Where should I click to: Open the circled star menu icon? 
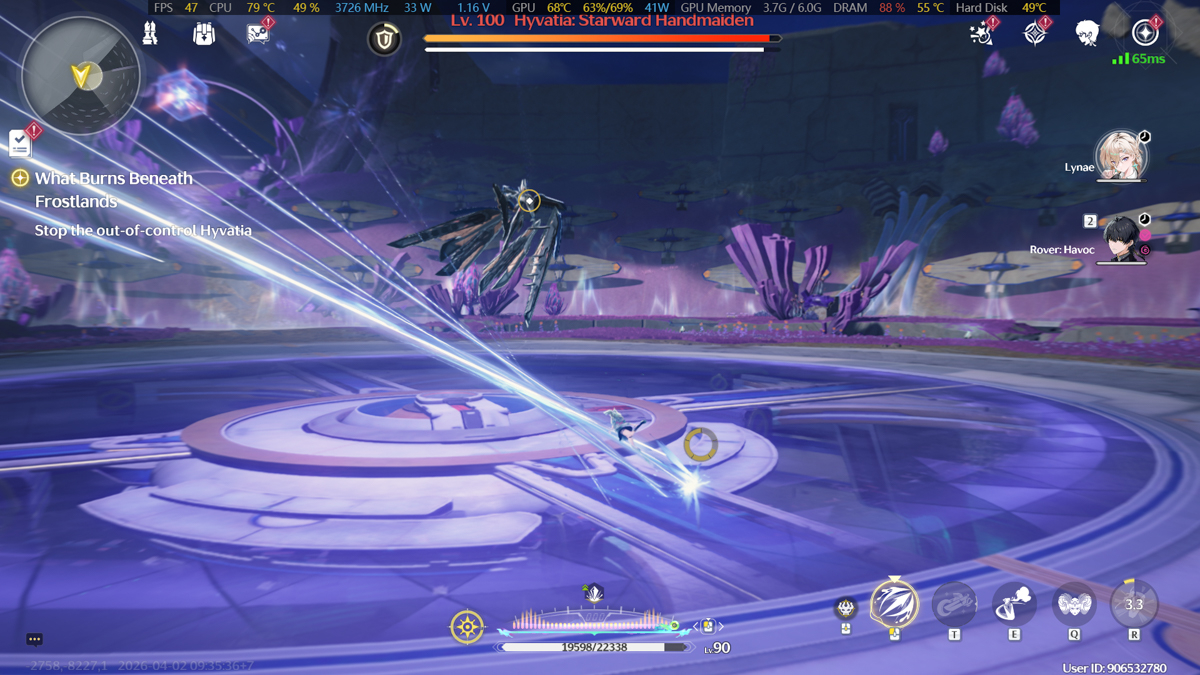(x=1145, y=33)
